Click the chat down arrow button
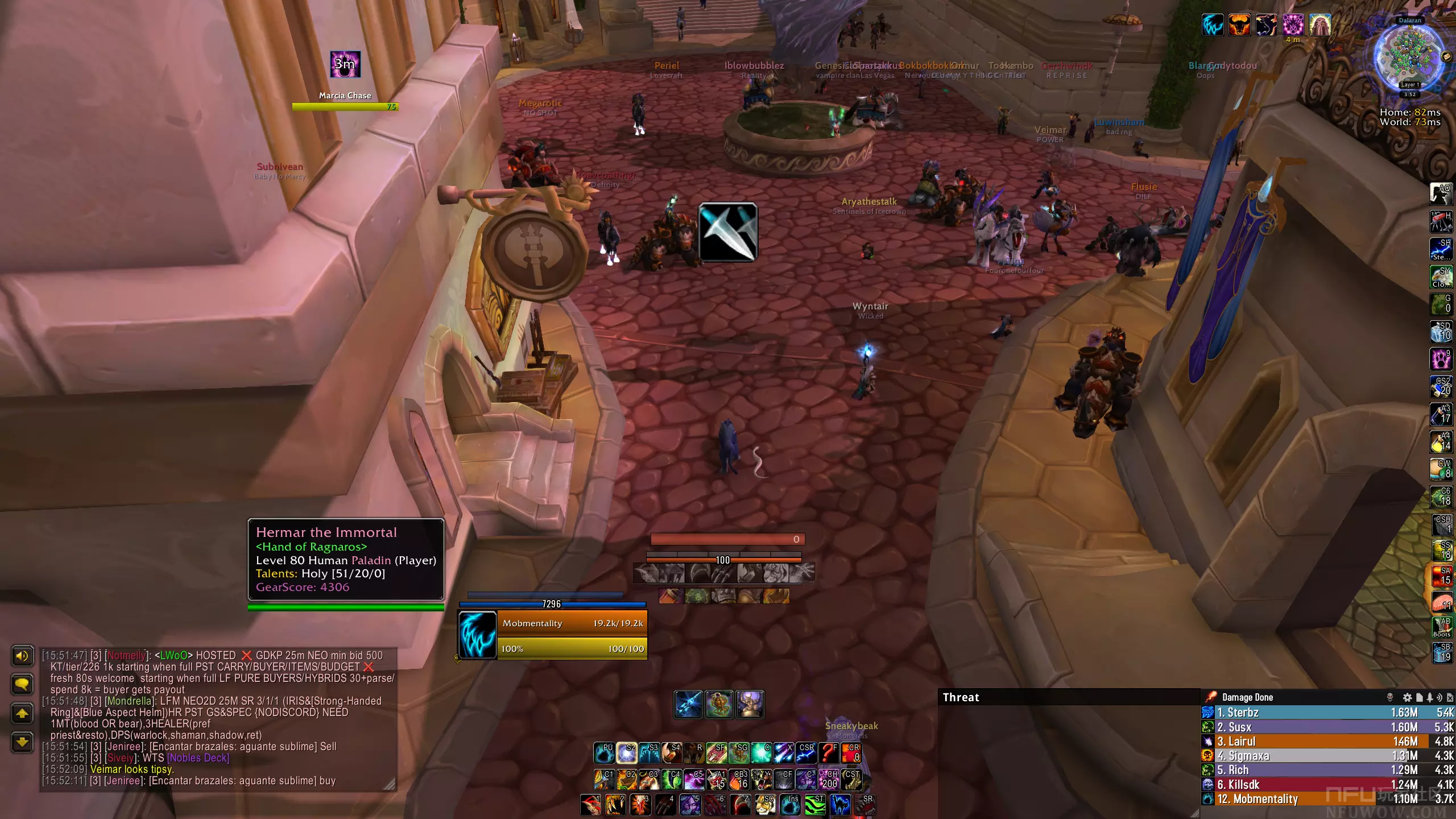Viewport: 1456px width, 819px height. (x=22, y=742)
